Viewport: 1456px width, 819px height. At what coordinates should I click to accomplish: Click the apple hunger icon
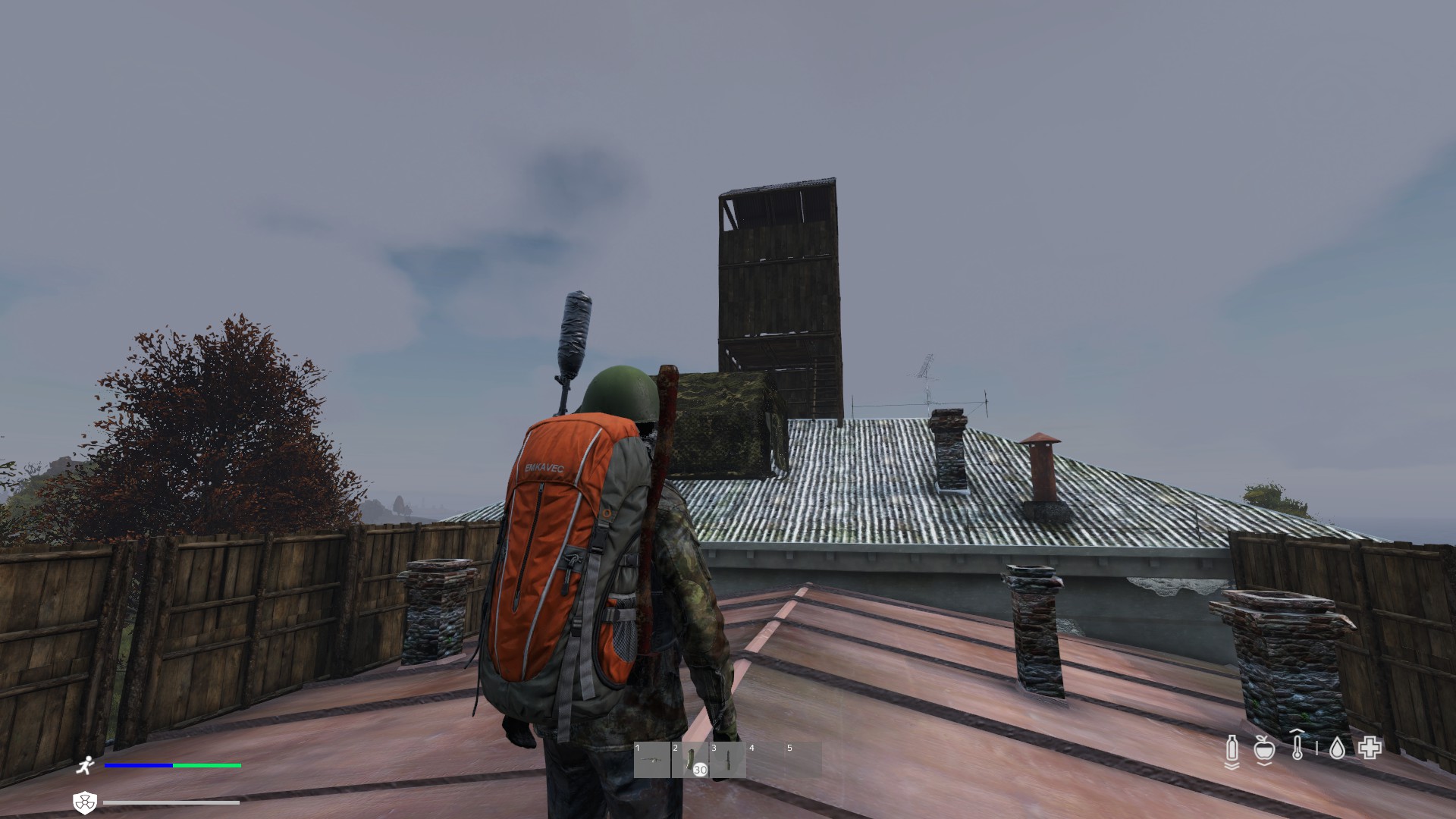click(1263, 749)
